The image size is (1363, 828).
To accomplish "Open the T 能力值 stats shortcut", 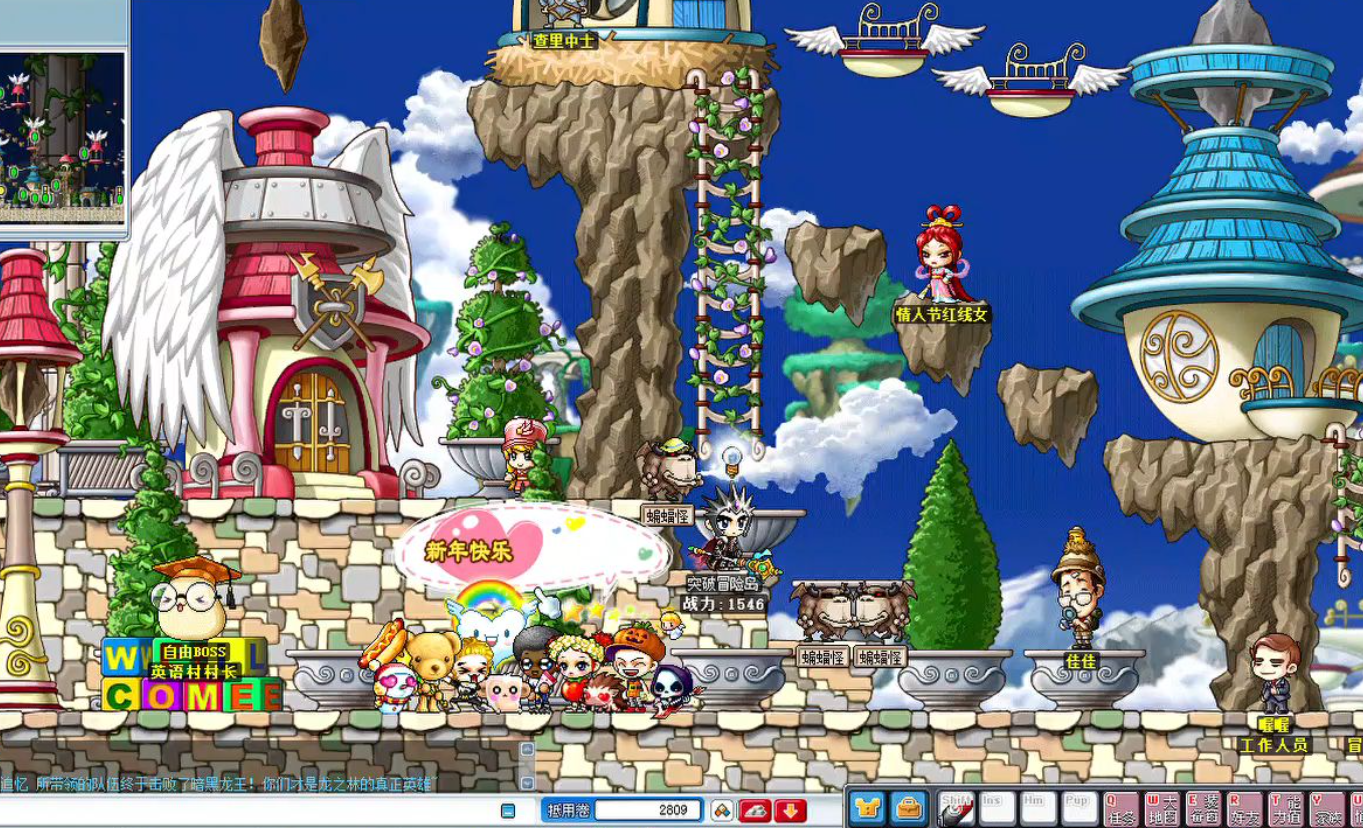I will [1285, 809].
